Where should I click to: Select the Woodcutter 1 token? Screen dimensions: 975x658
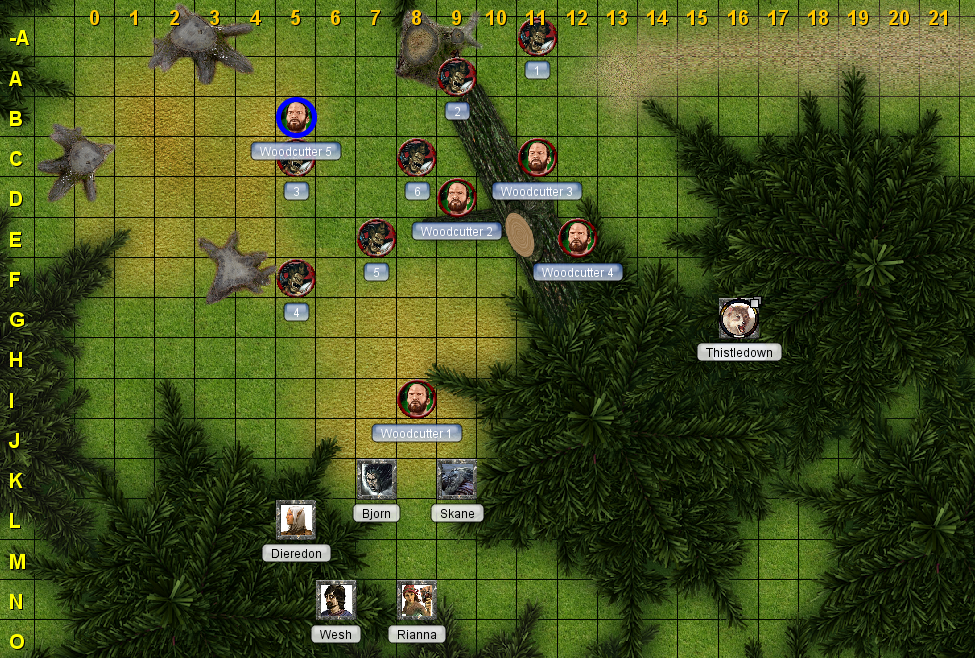(417, 399)
